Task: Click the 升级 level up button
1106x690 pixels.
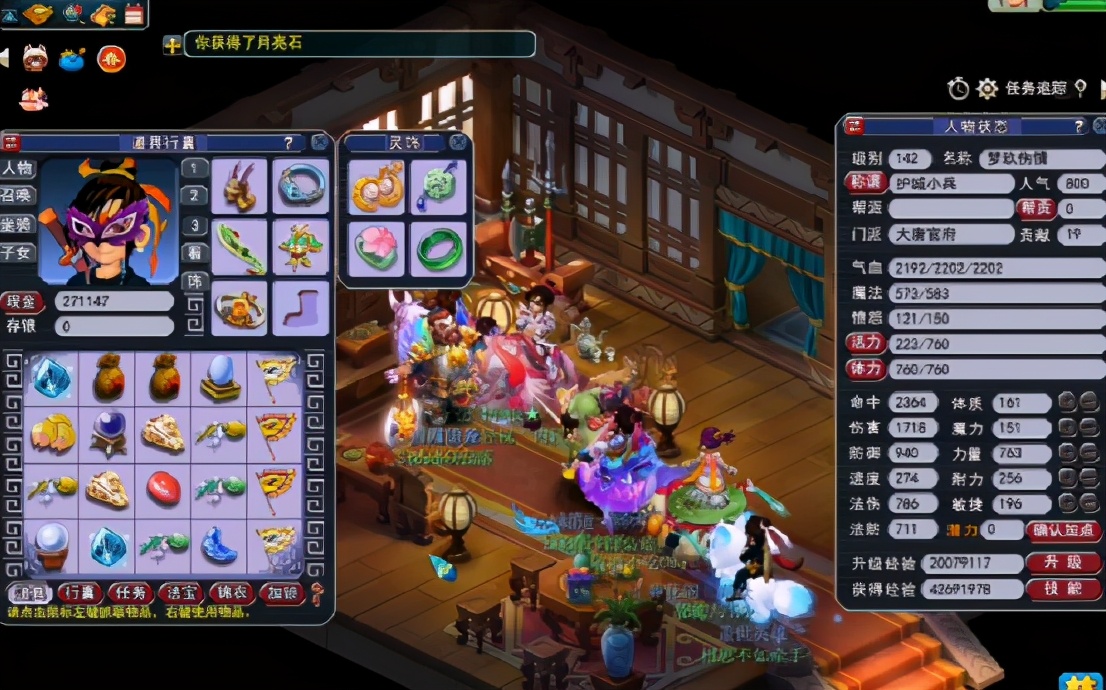Action: click(x=1063, y=563)
